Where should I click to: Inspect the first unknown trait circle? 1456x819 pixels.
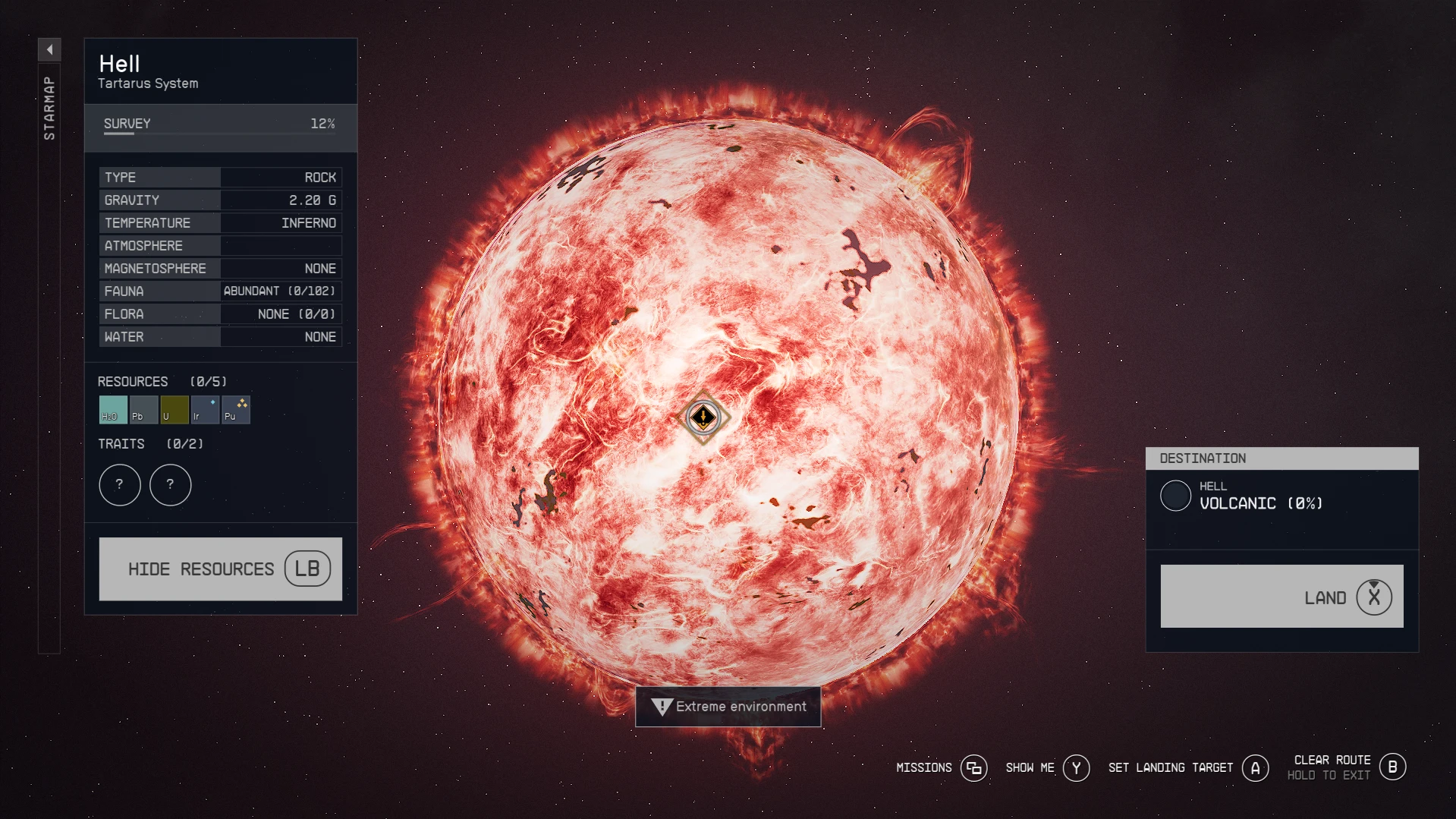120,484
